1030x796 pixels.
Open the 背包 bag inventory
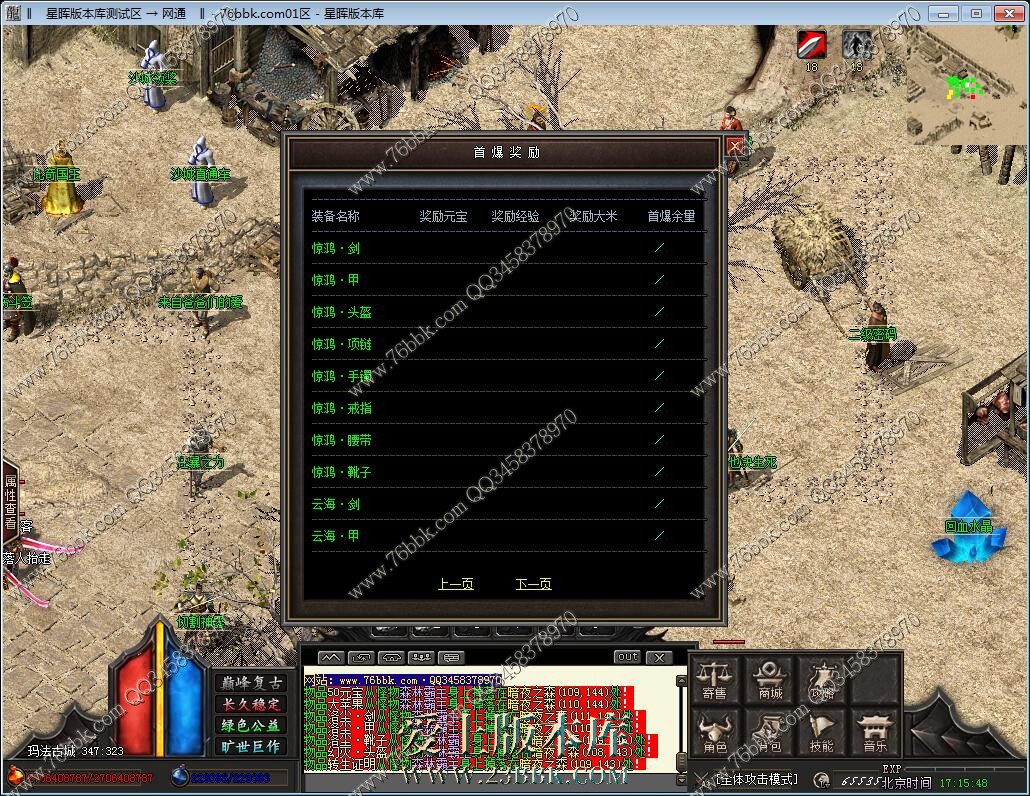(x=769, y=733)
